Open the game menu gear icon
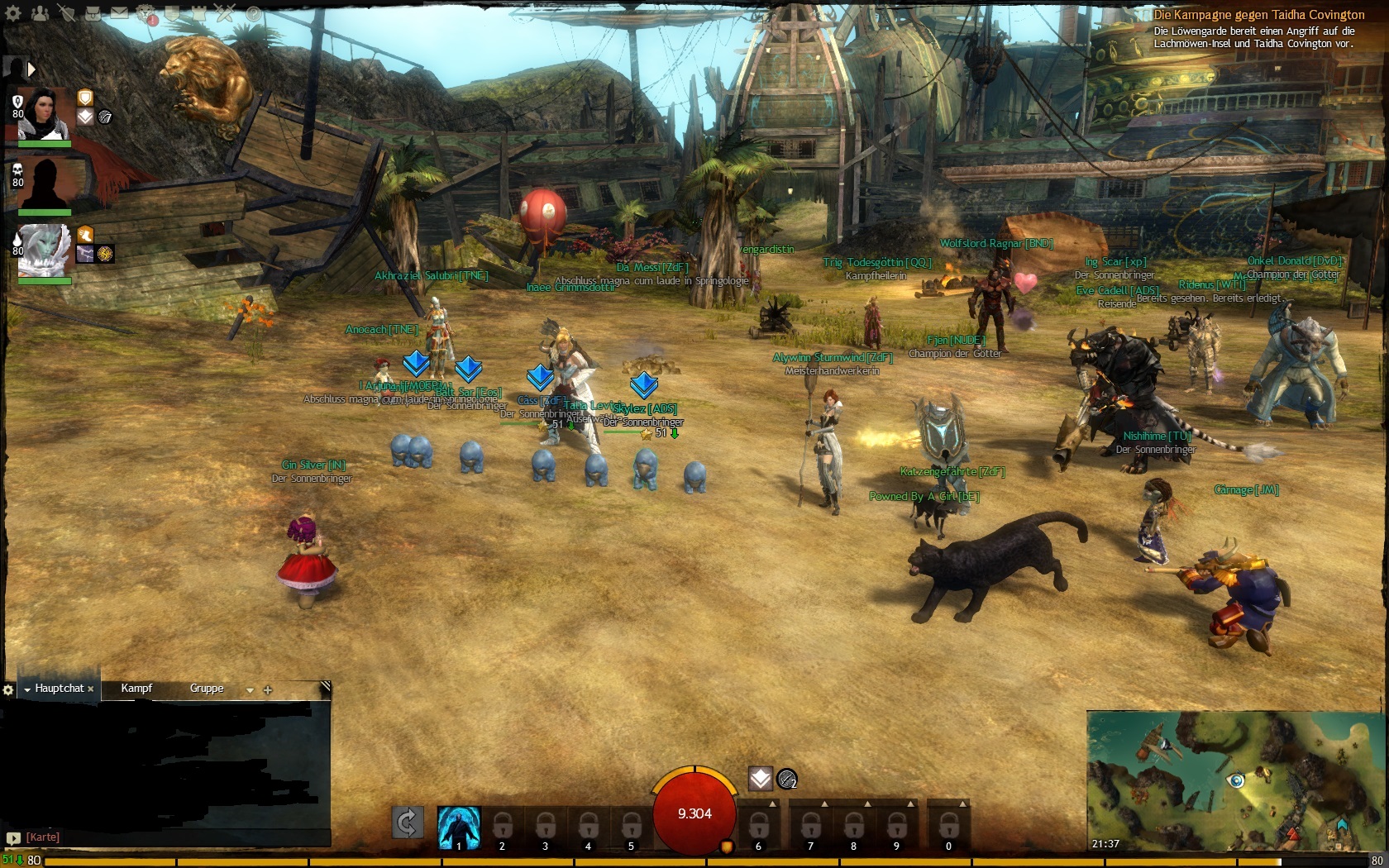Screen dimensions: 1389x868 pos(13,13)
